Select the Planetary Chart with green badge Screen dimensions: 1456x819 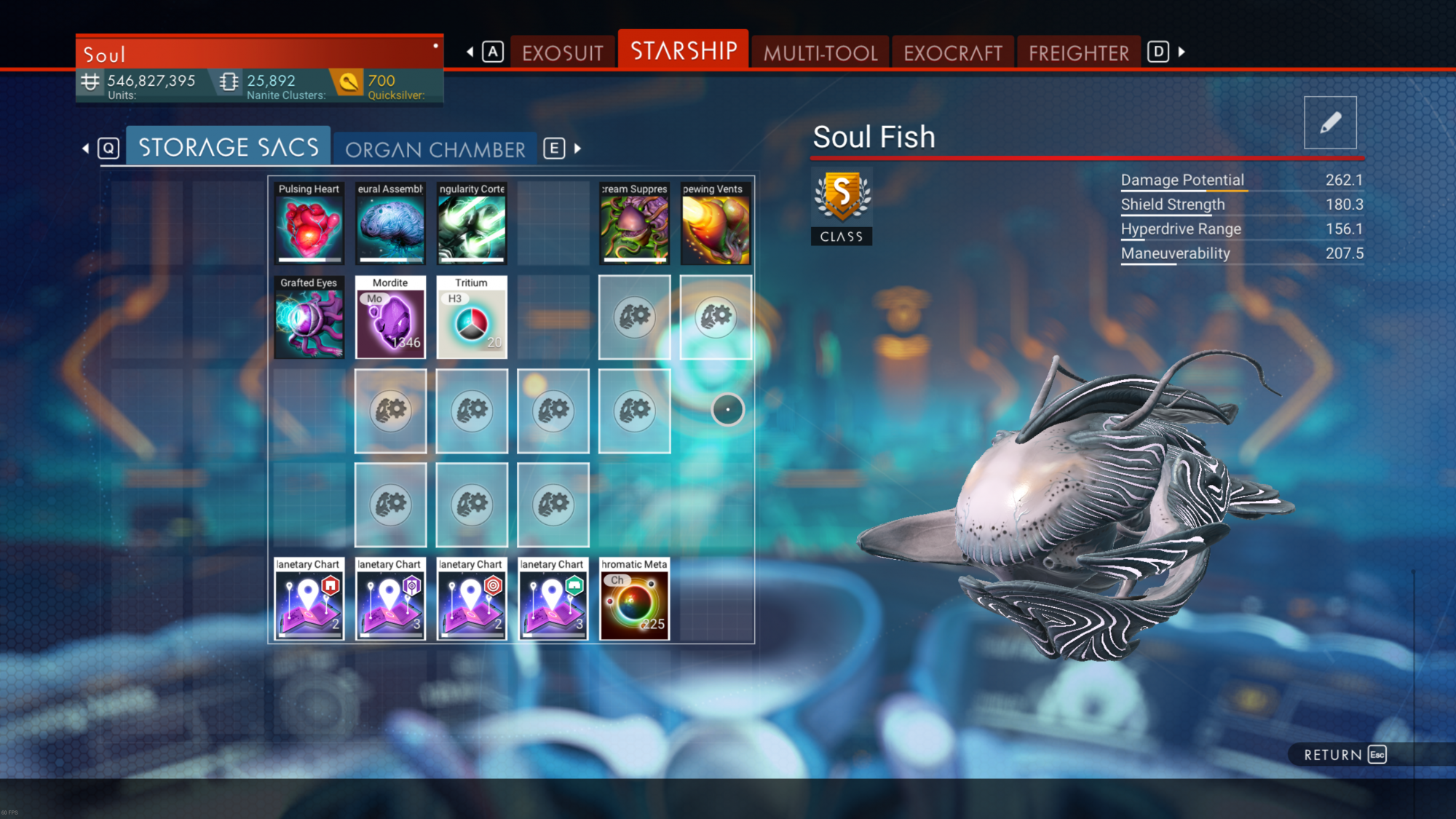(x=553, y=598)
